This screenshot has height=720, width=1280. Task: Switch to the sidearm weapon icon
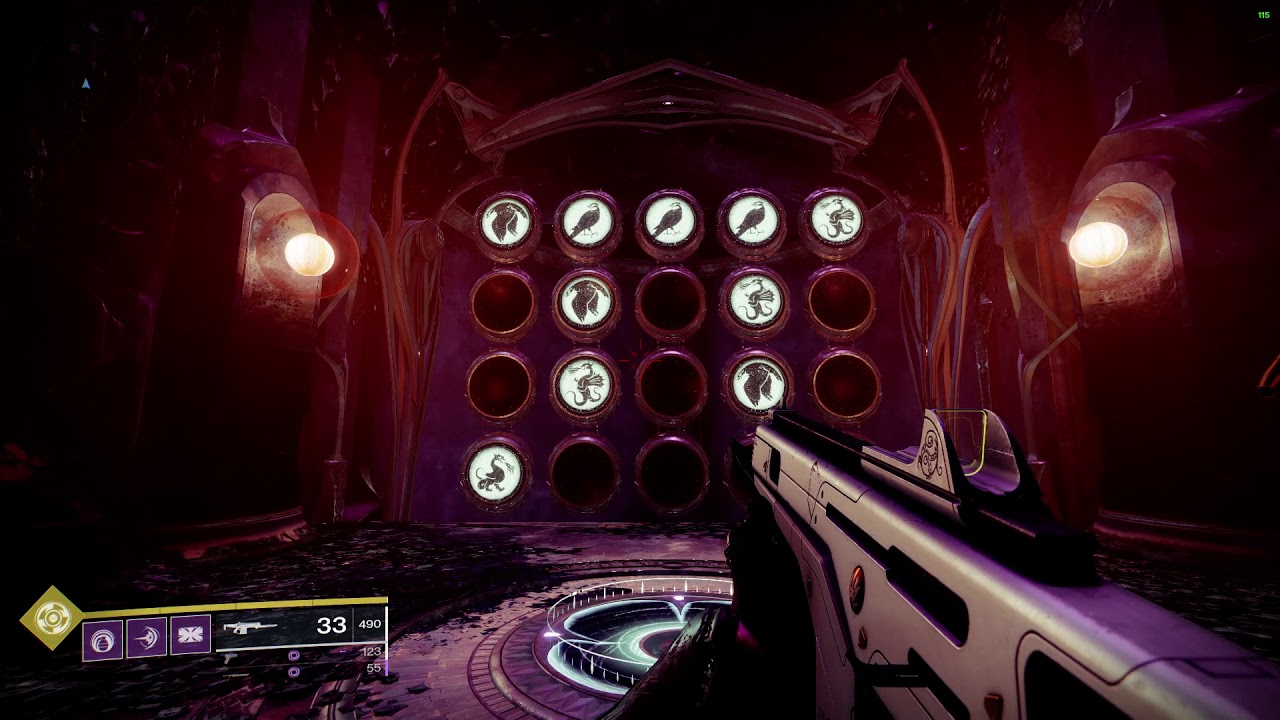[x=230, y=657]
